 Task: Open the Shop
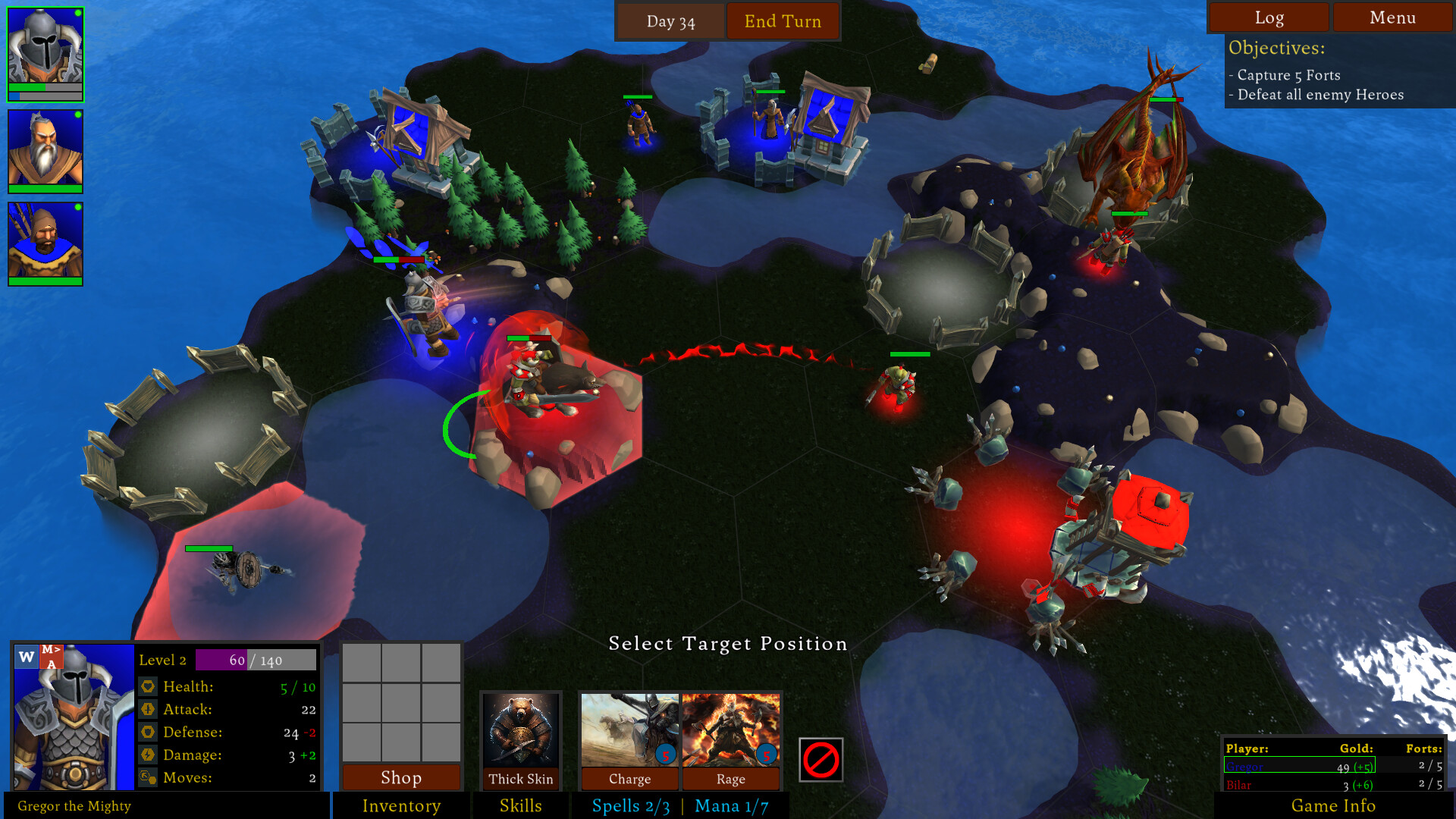tap(401, 778)
